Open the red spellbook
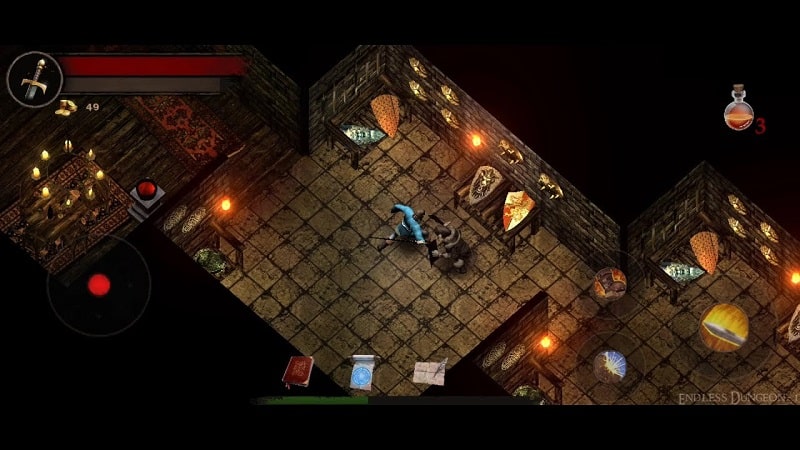The image size is (800, 450). [298, 371]
